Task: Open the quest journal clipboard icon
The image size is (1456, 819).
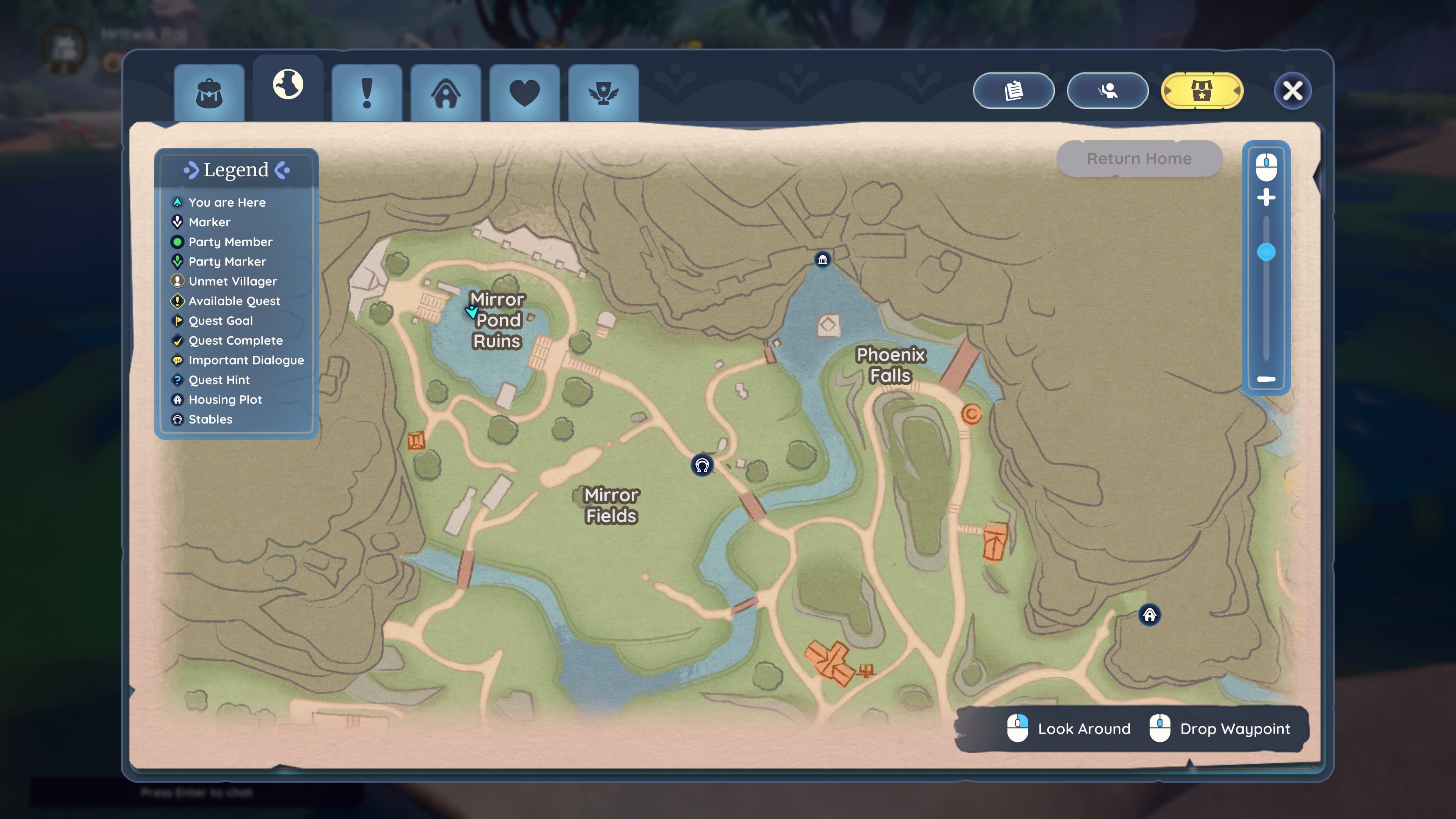Action: [x=1014, y=91]
